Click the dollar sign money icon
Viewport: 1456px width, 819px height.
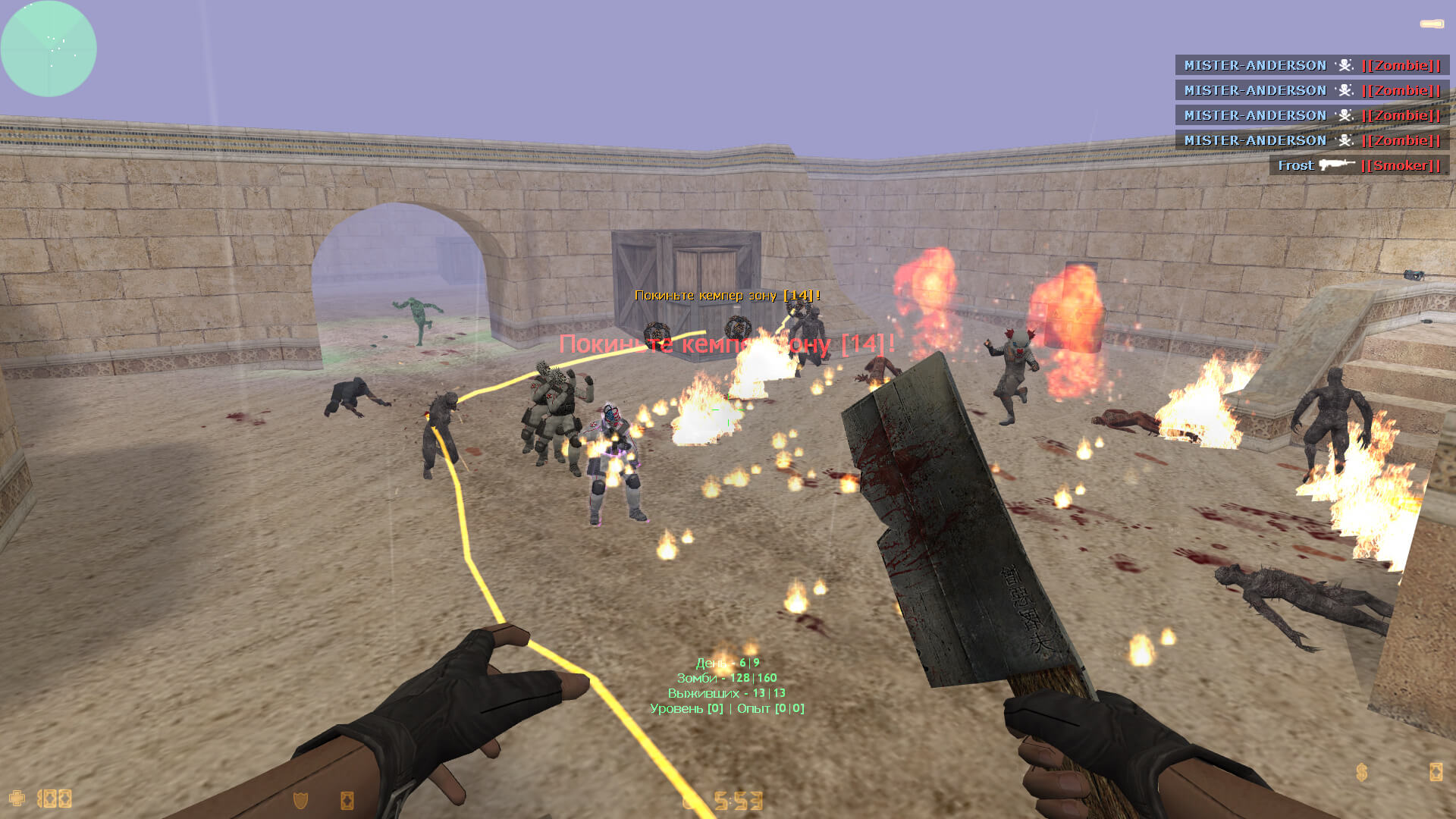pyautogui.click(x=1362, y=772)
